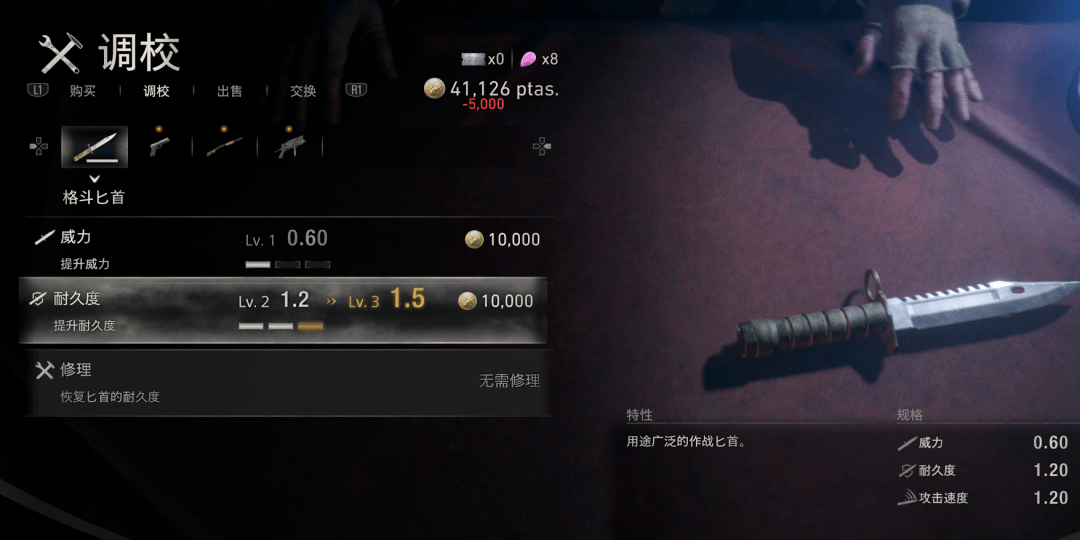This screenshot has height=540, width=1080.
Task: Upgrade 耐久度 (Durability) to Lv. 3
Action: (x=285, y=310)
